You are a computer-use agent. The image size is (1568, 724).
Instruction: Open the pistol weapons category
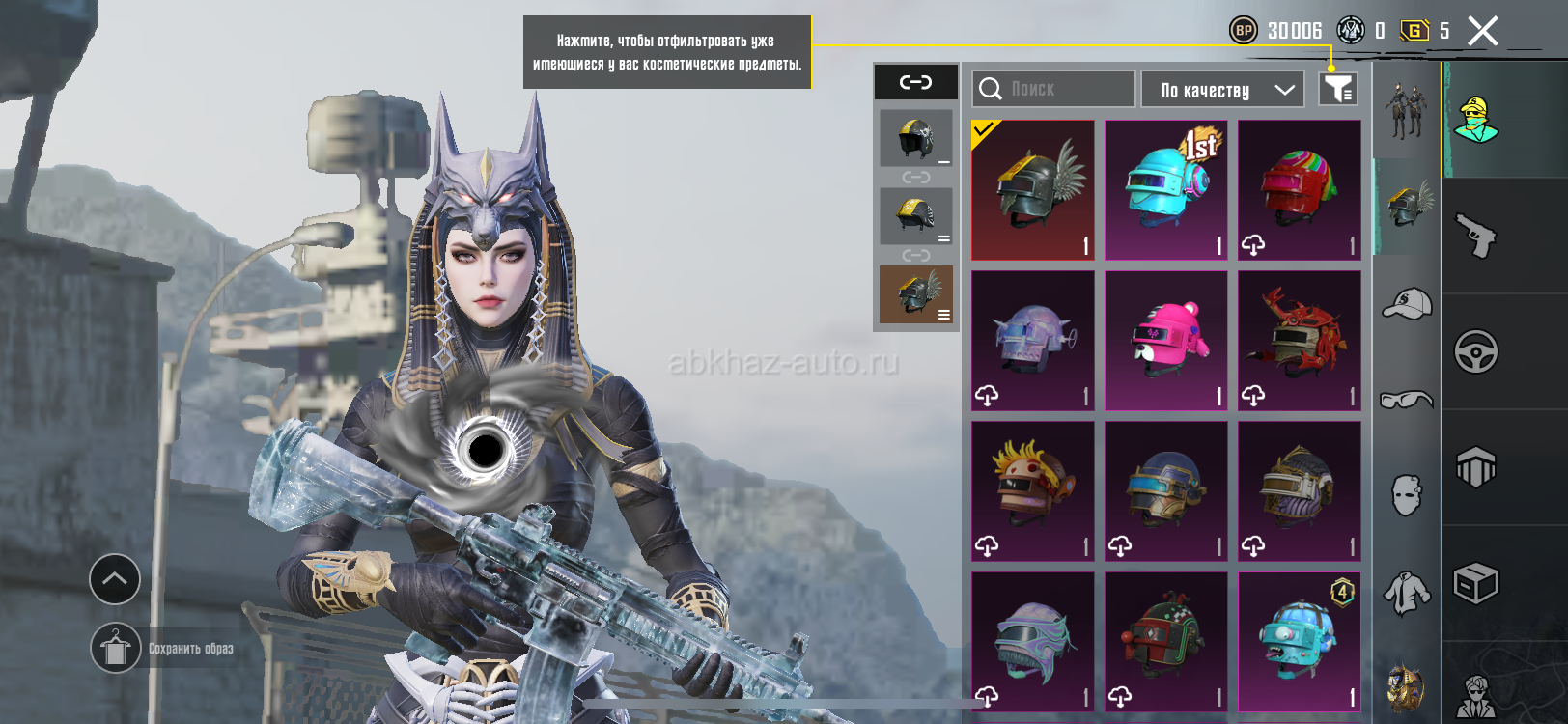coord(1475,236)
